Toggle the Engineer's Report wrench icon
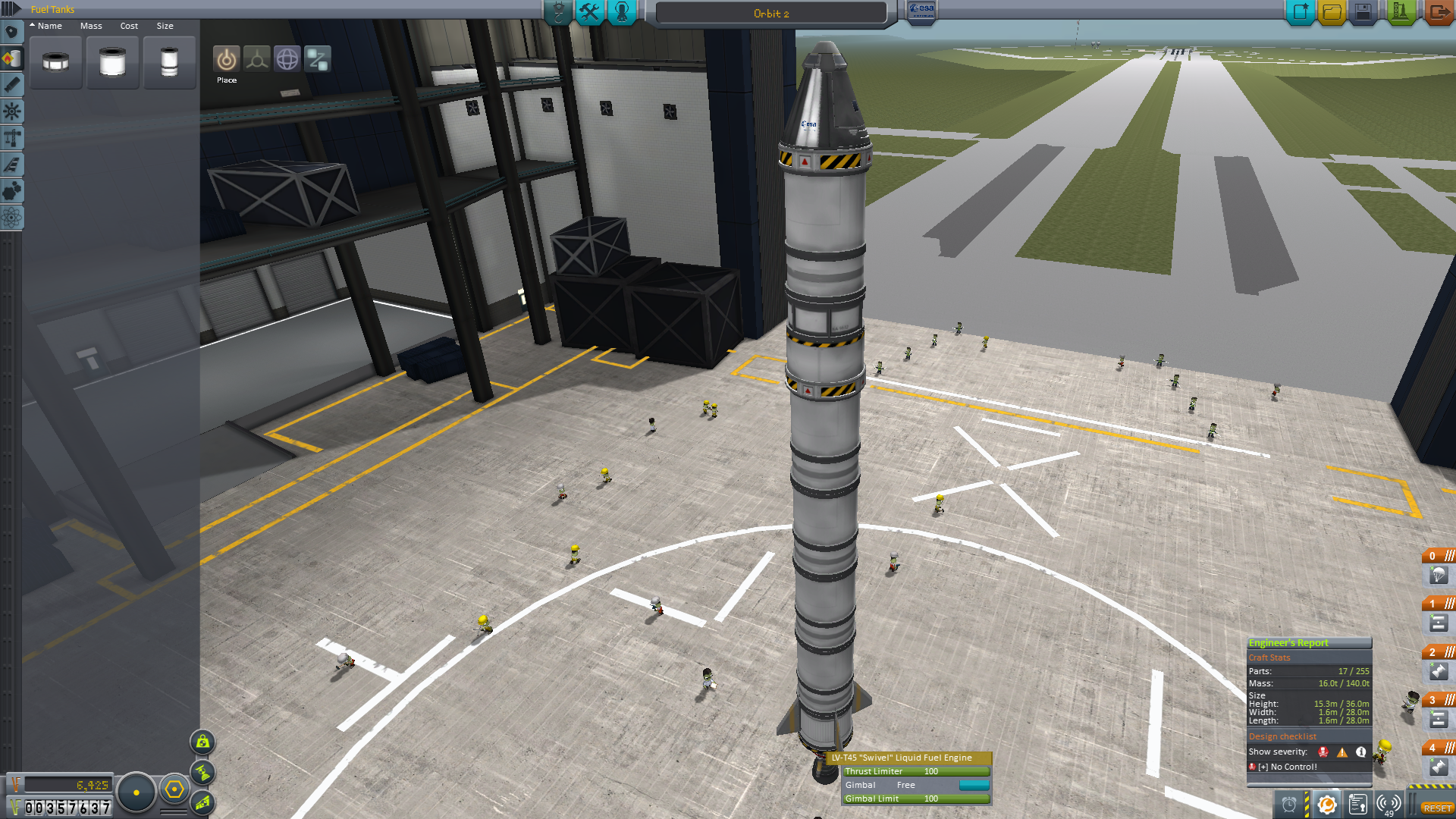The width and height of the screenshot is (1456, 819). [x=1326, y=805]
